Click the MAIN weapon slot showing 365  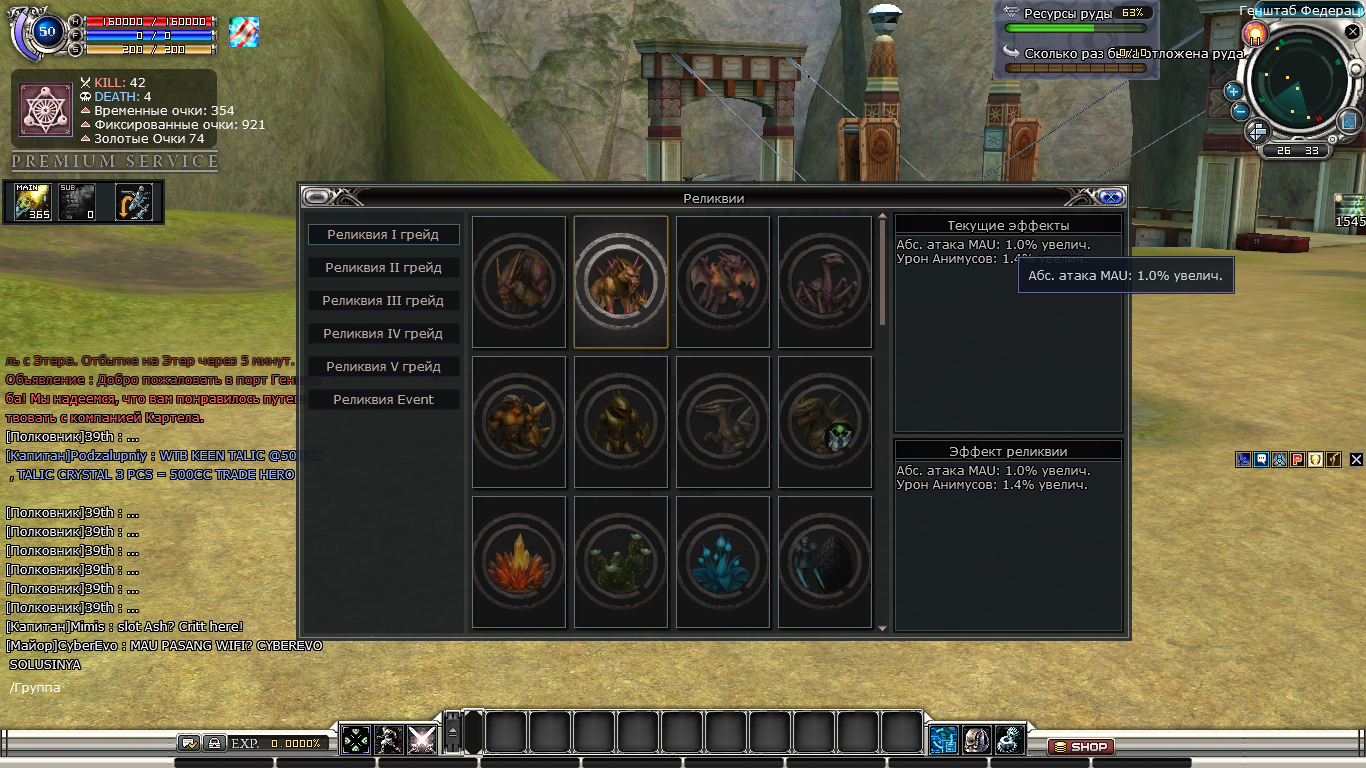pos(33,202)
